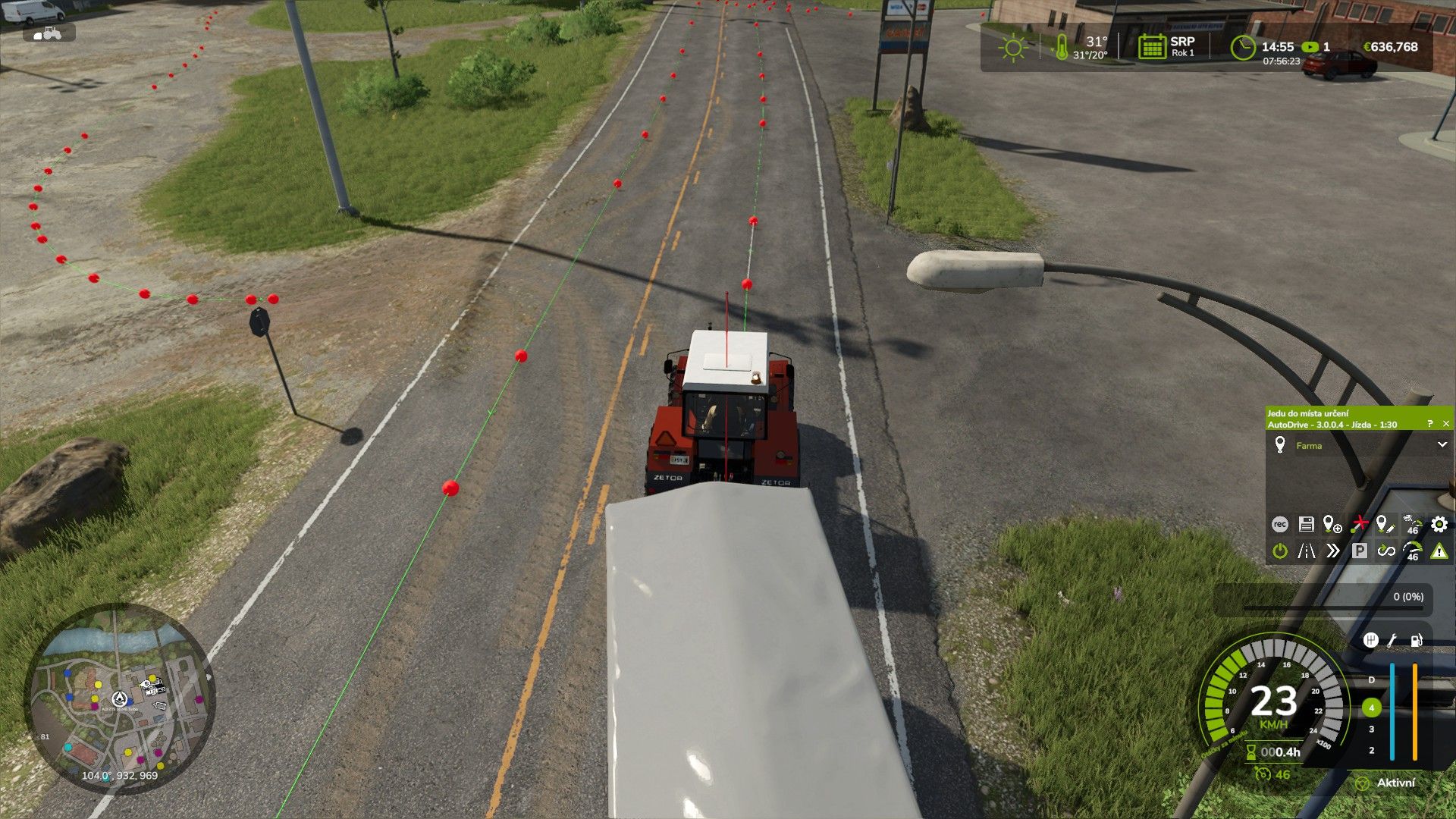Click the double chevron arrows icon
Image resolution: width=1456 pixels, height=819 pixels.
point(1332,551)
